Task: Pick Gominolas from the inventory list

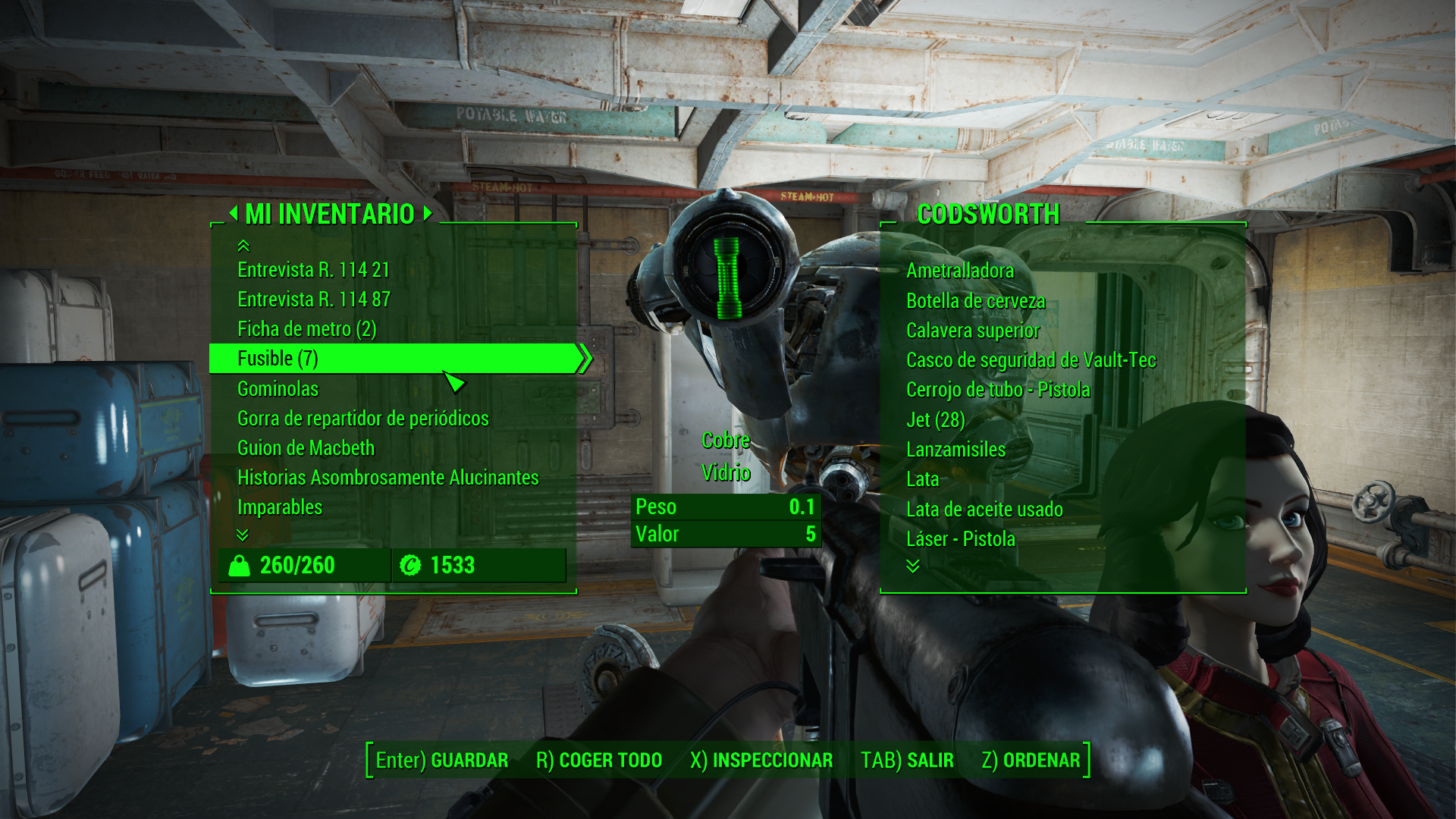Action: (278, 389)
